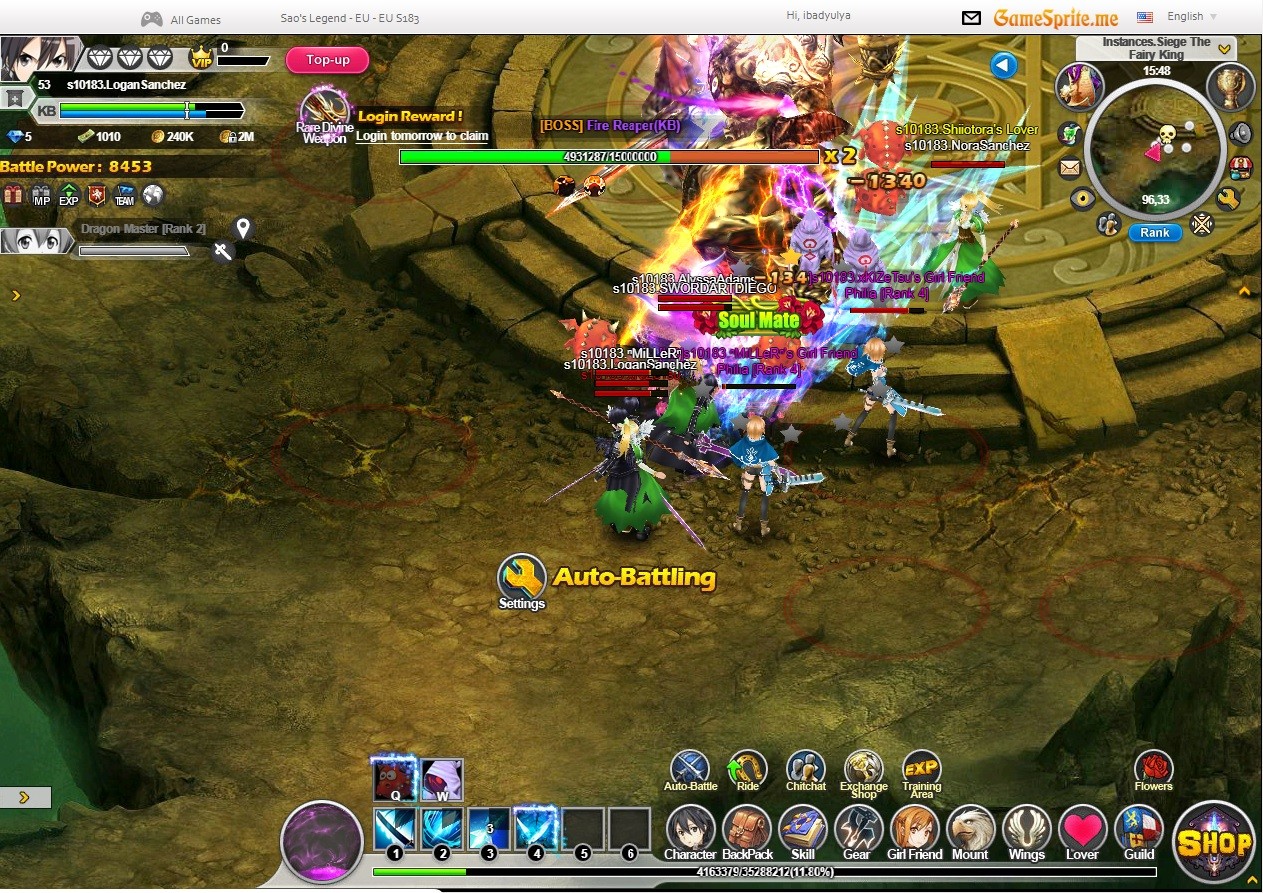Open the Wings menu
The image size is (1263, 893).
coord(1026,830)
